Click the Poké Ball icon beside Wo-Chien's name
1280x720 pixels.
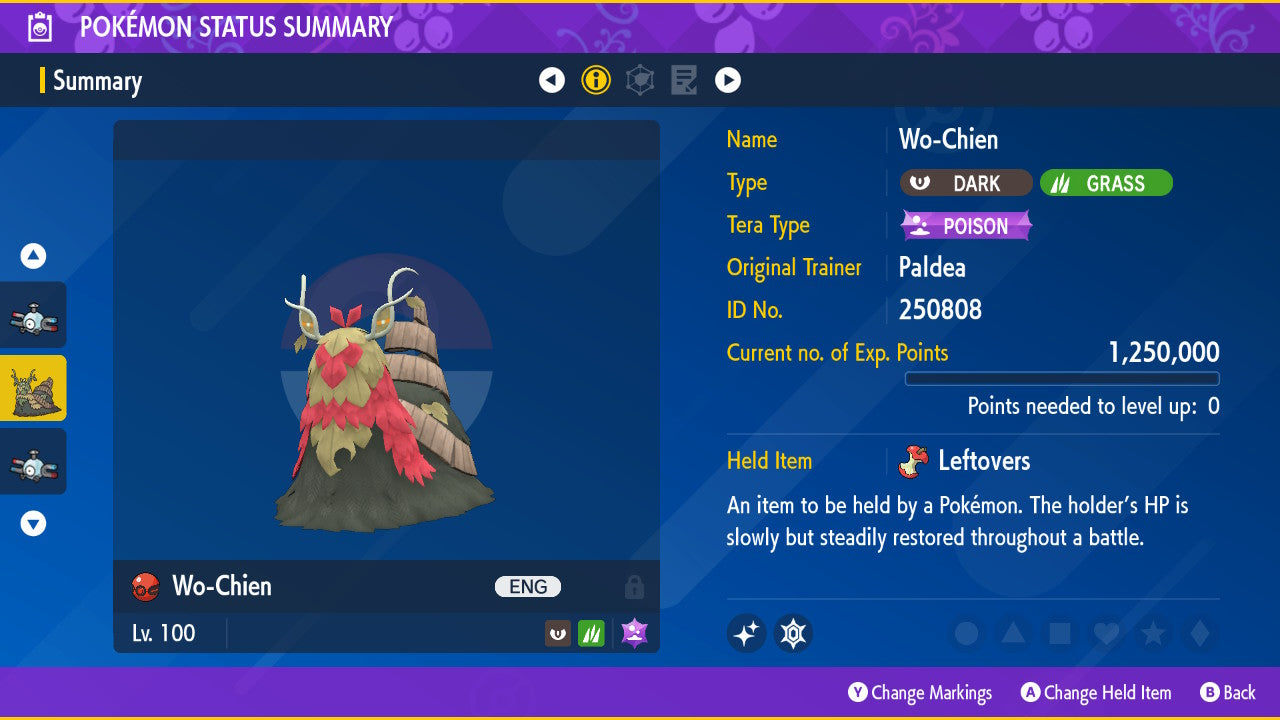(x=146, y=587)
